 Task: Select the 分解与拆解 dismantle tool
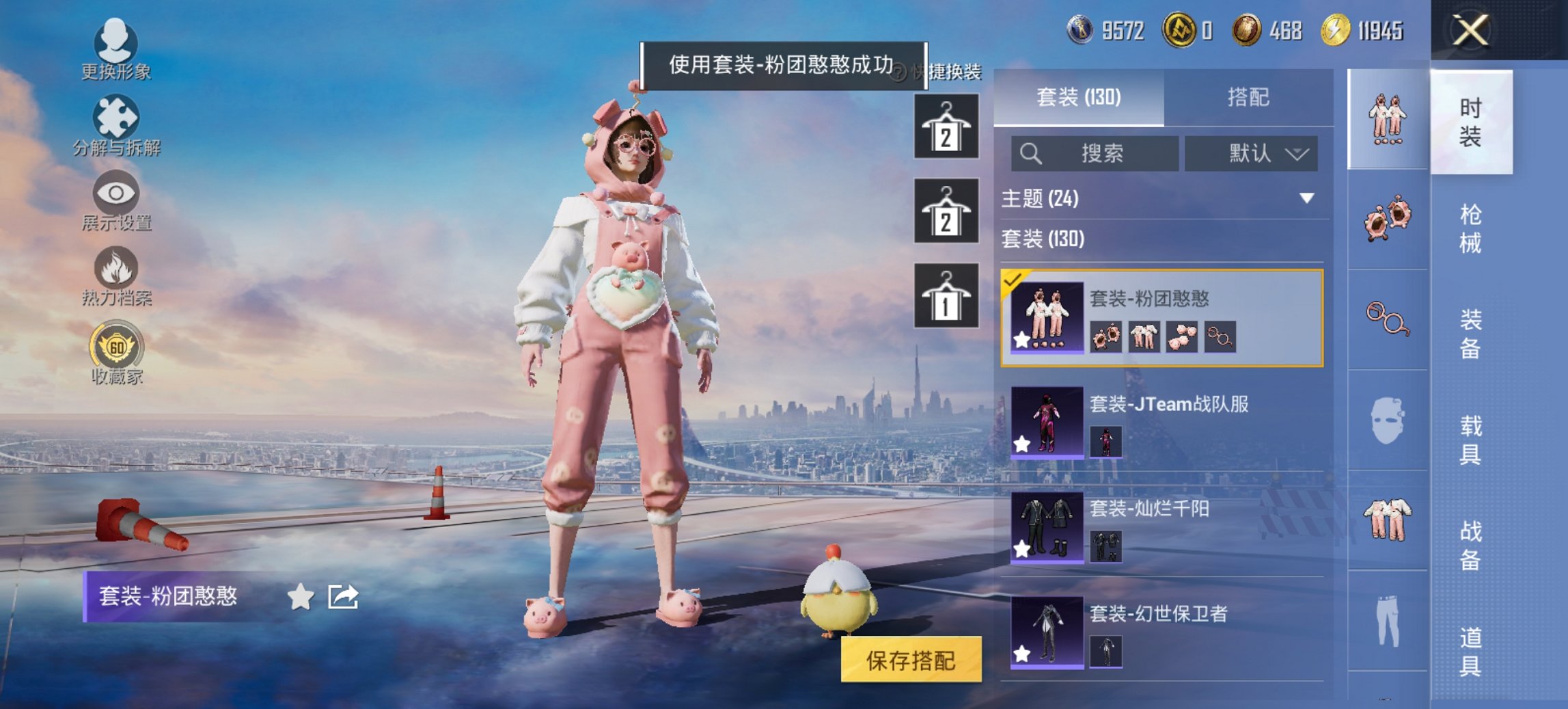point(116,126)
